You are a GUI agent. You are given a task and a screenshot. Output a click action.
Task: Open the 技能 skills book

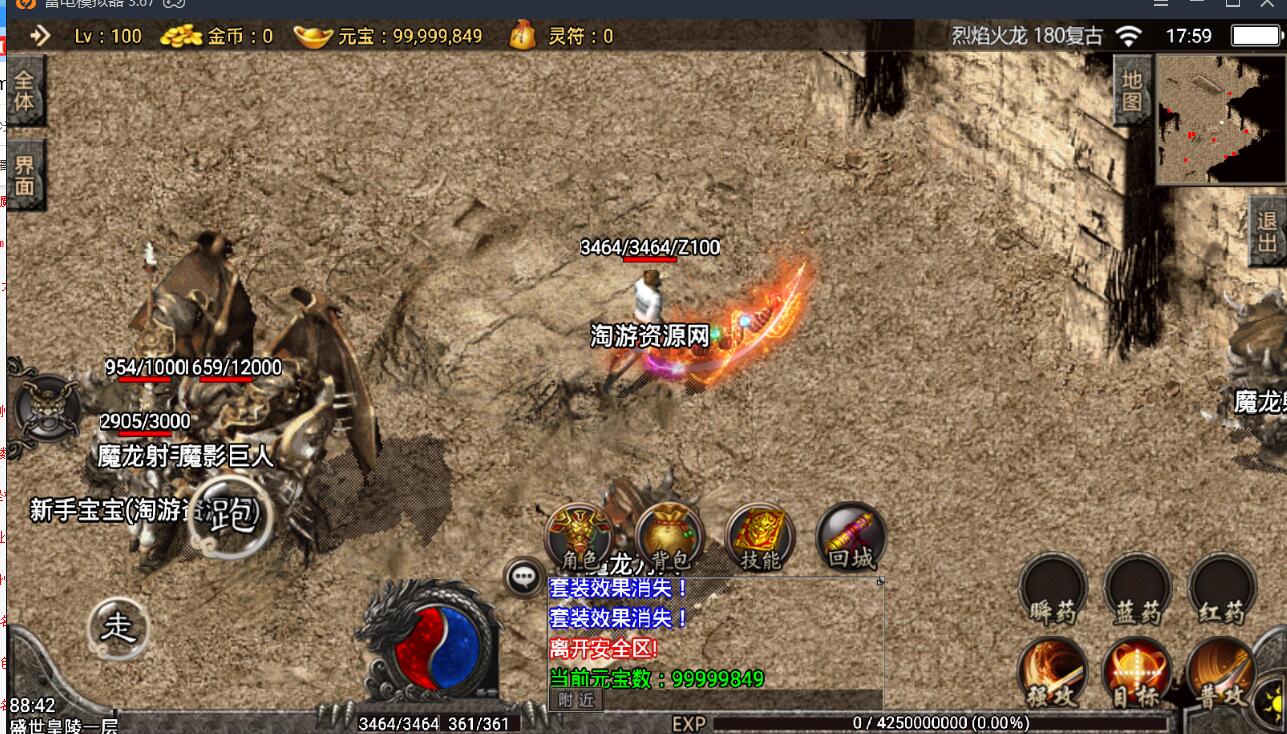(760, 537)
